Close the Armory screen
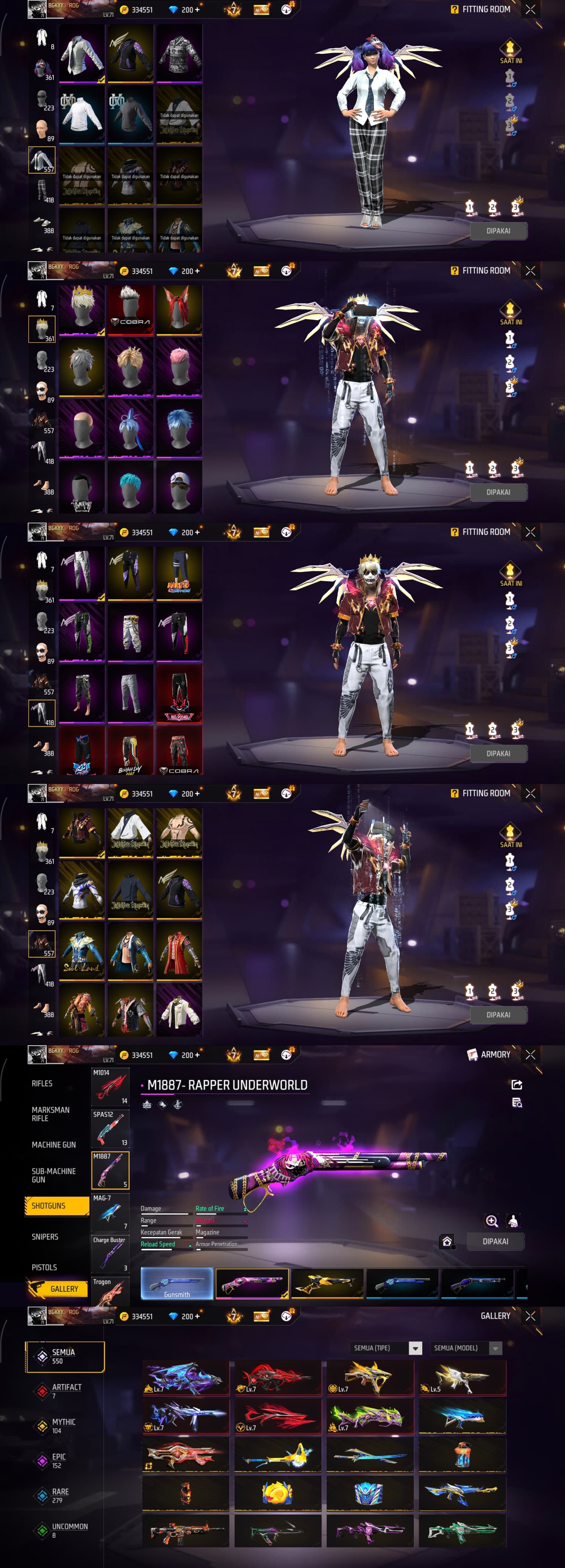 click(x=530, y=1054)
